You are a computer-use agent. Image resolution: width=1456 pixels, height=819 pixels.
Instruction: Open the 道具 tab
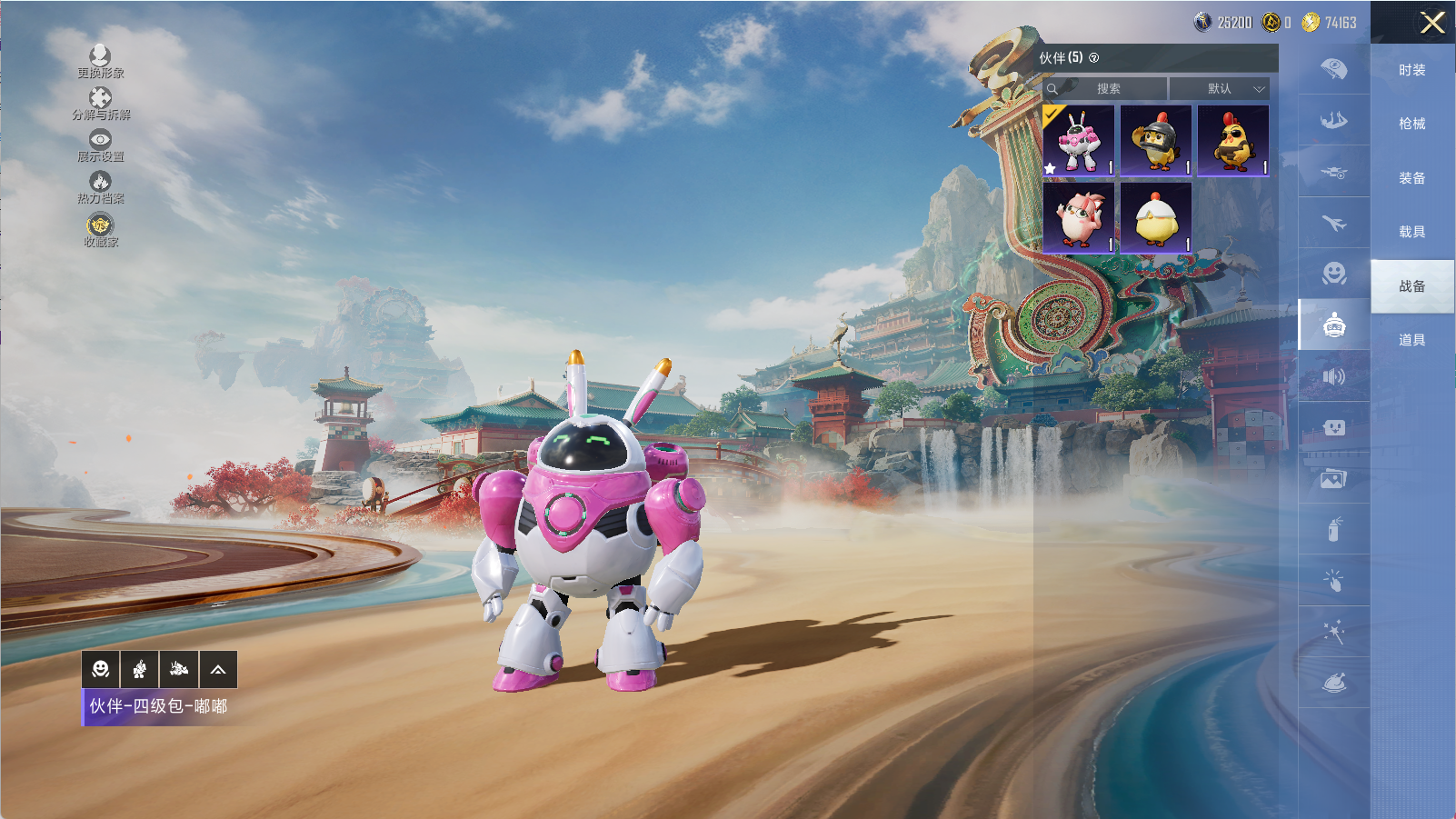(1411, 340)
